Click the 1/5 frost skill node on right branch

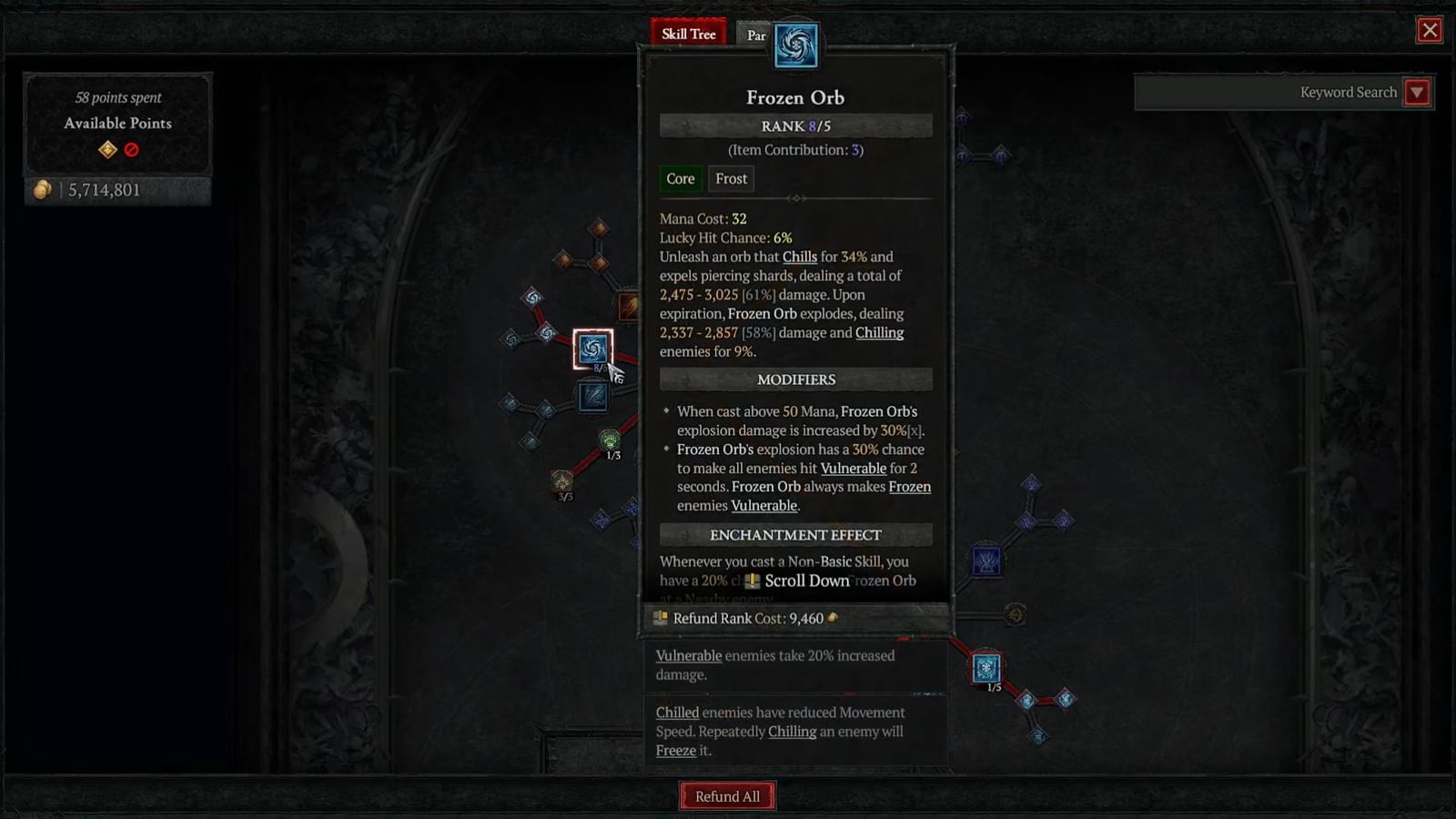(x=986, y=666)
